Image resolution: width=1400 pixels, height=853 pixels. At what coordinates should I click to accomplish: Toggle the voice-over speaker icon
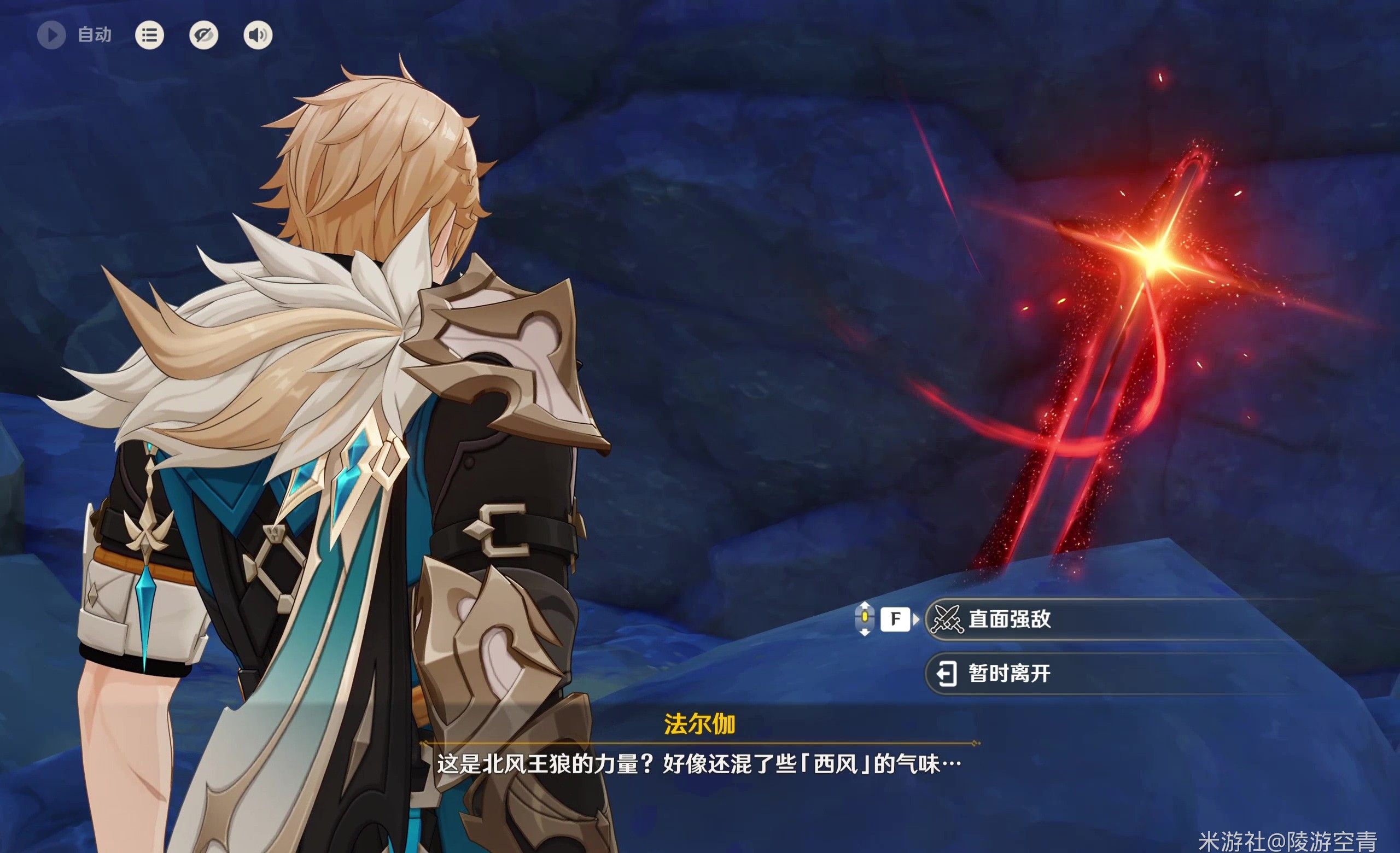[x=258, y=35]
